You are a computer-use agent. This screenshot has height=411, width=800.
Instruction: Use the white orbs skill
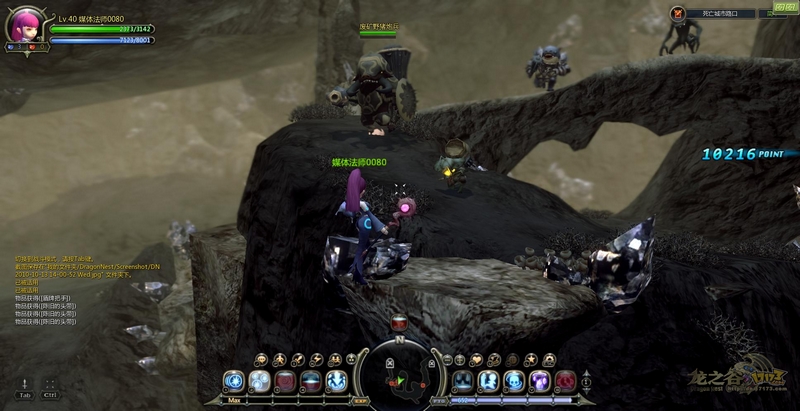260,381
